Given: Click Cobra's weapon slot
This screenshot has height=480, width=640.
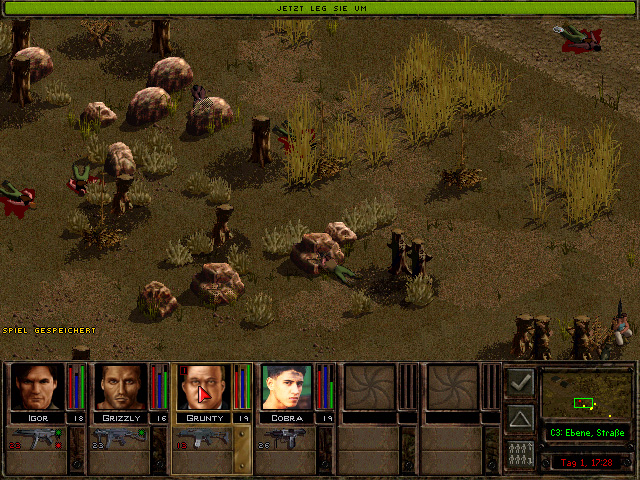Looking at the screenshot, I should coord(286,439).
